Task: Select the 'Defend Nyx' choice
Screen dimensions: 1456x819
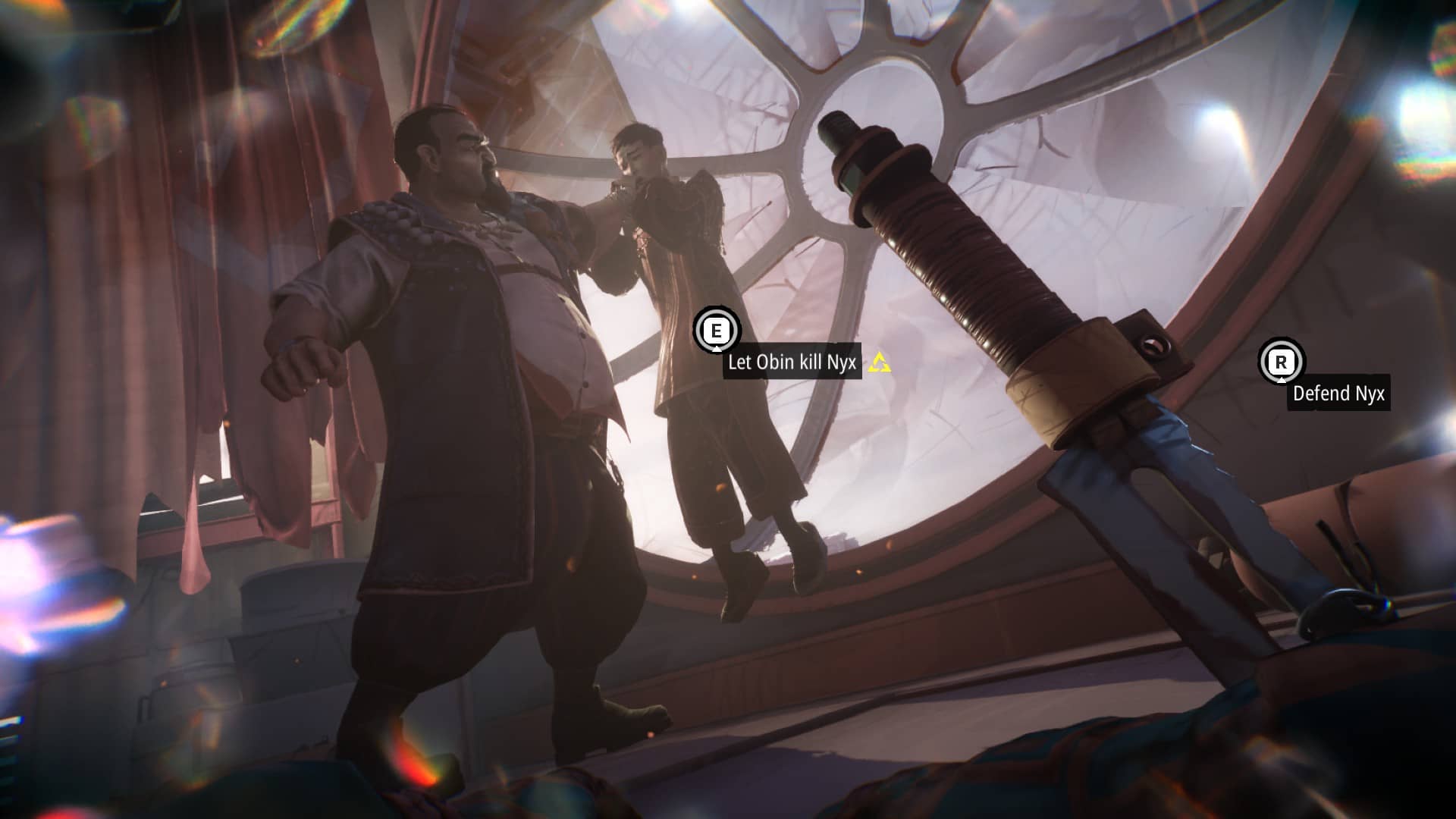Action: coord(1338,394)
